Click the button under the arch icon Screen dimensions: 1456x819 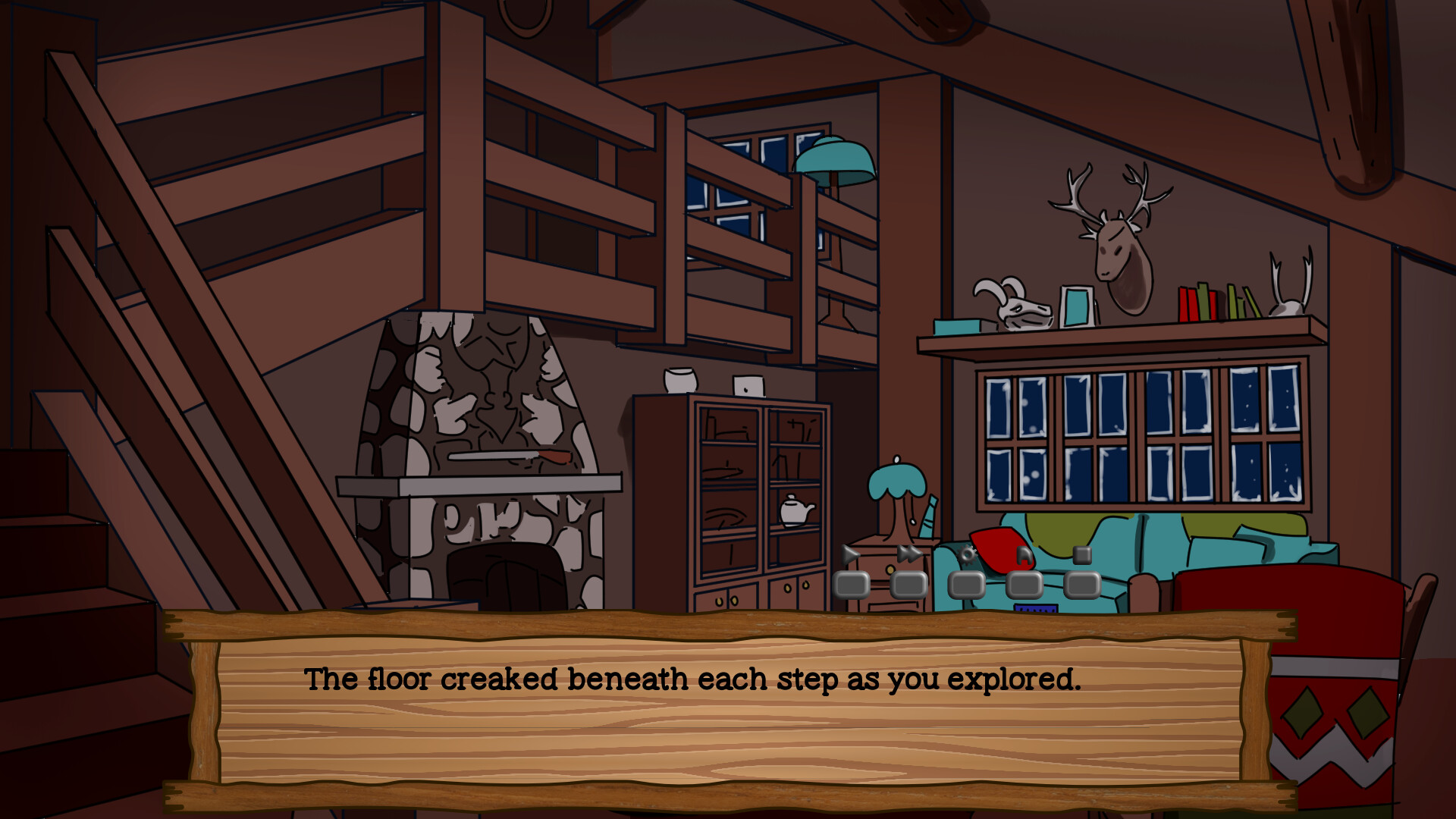pos(1025,584)
